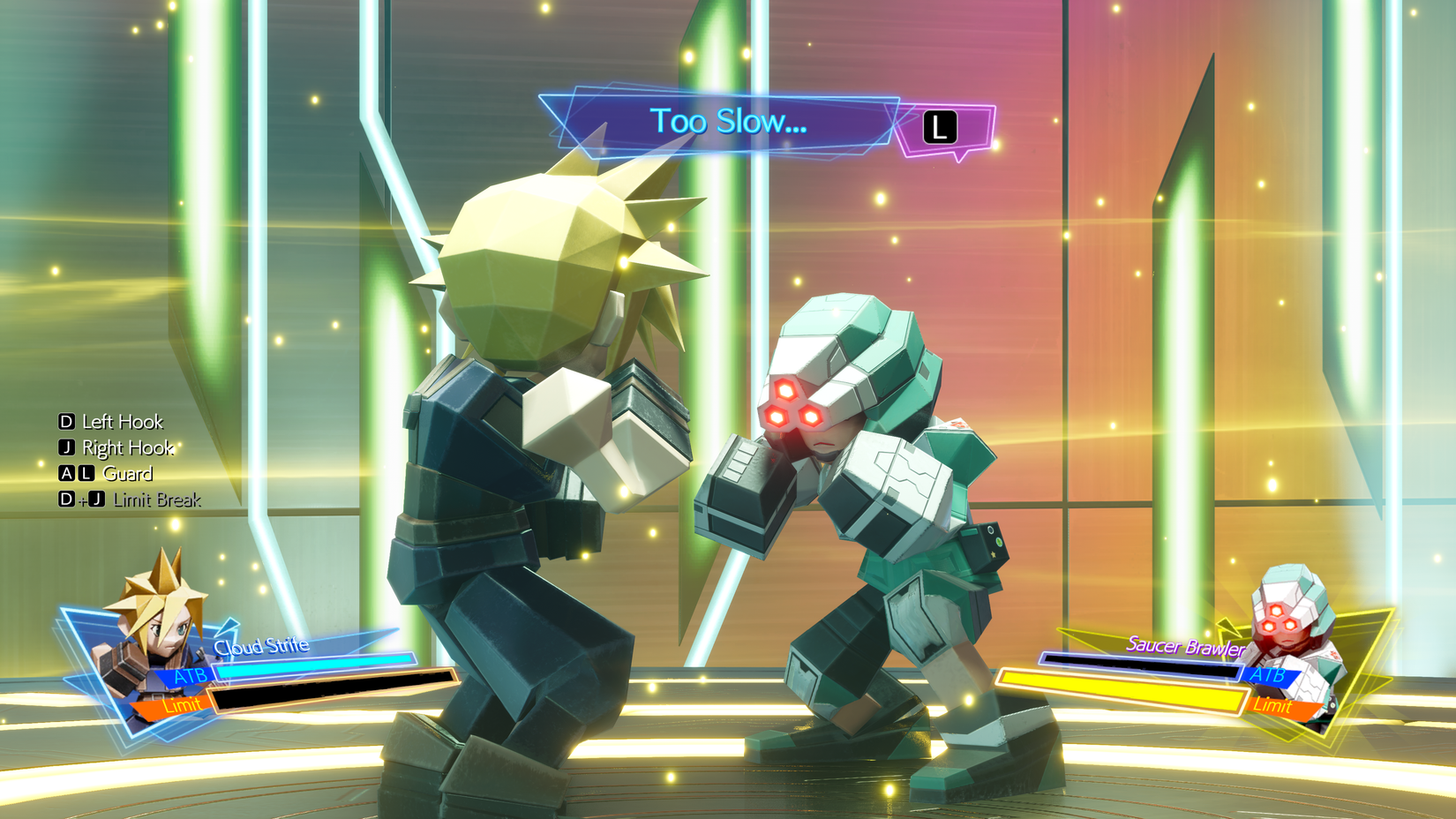Click the ATB label on the Saucer Brawler panel
1456x819 pixels.
[1269, 673]
